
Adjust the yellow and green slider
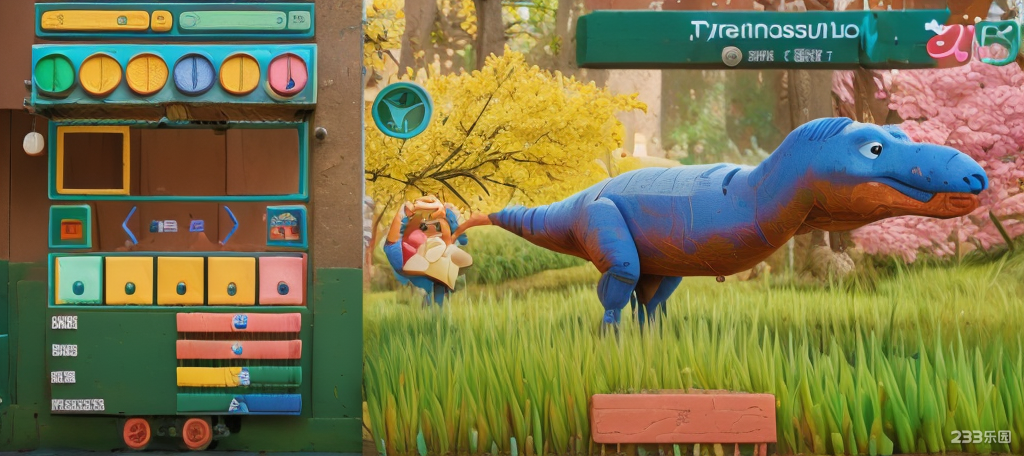tap(238, 376)
